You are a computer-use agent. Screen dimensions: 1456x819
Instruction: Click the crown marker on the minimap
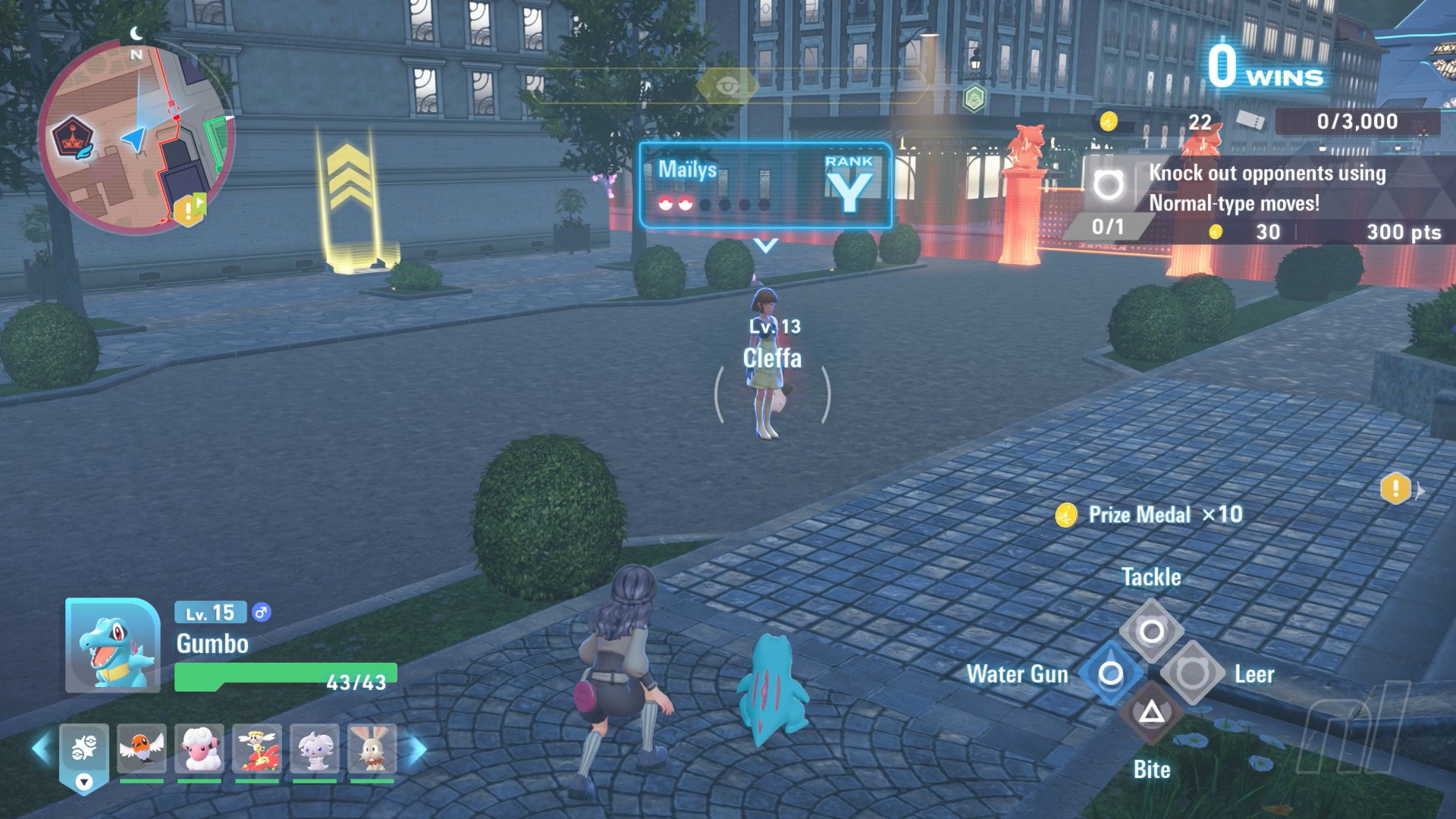coord(74,139)
